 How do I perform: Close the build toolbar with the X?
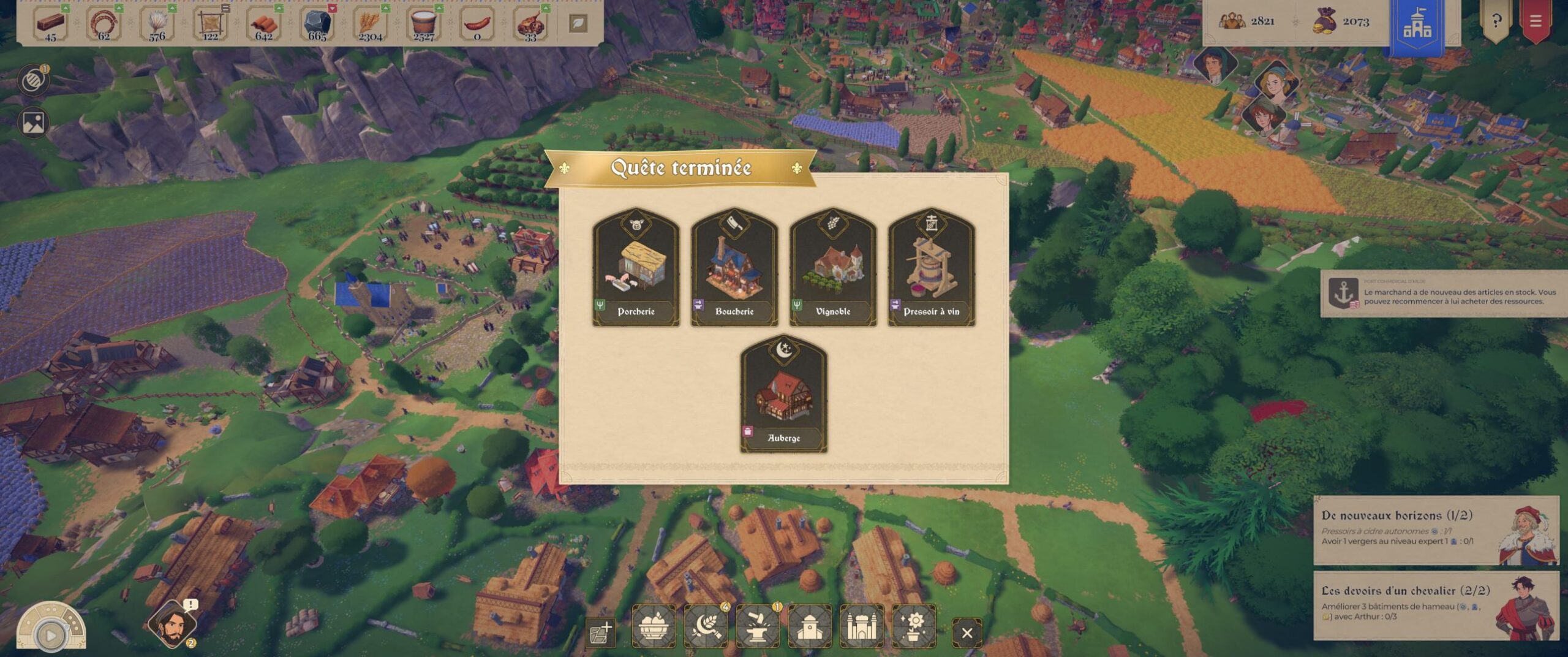[967, 633]
